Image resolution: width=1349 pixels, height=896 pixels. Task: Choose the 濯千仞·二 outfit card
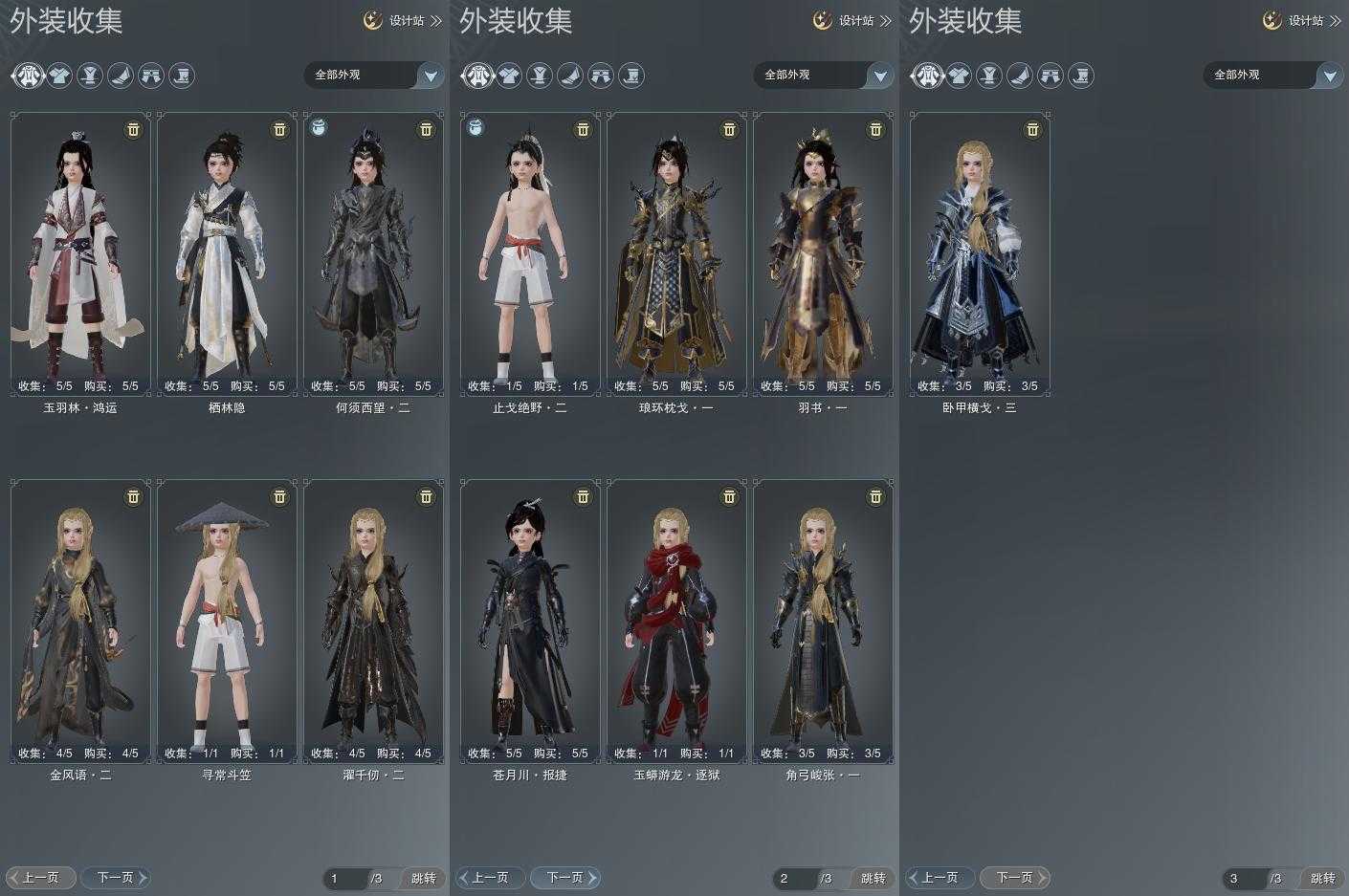(x=373, y=622)
